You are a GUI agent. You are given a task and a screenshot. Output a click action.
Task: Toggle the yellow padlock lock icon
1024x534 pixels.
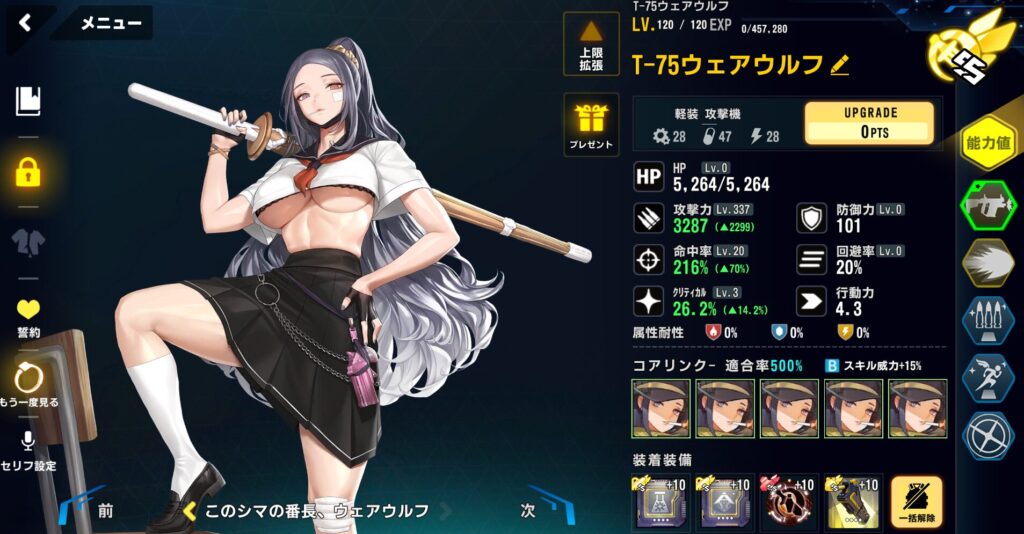[28, 171]
